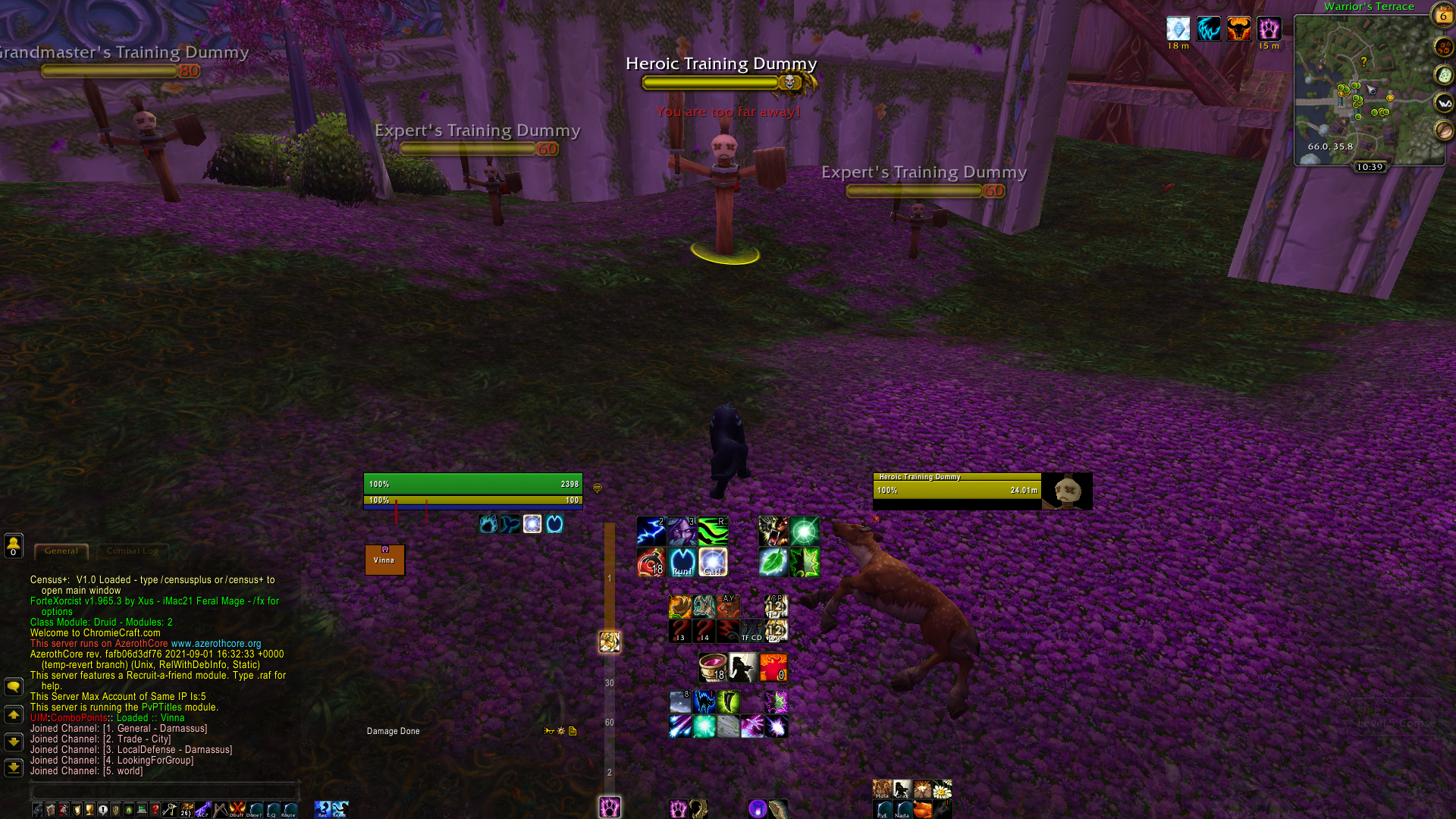Open the chat speech bubble menu
Viewport: 1456px width, 819px height.
[x=14, y=687]
